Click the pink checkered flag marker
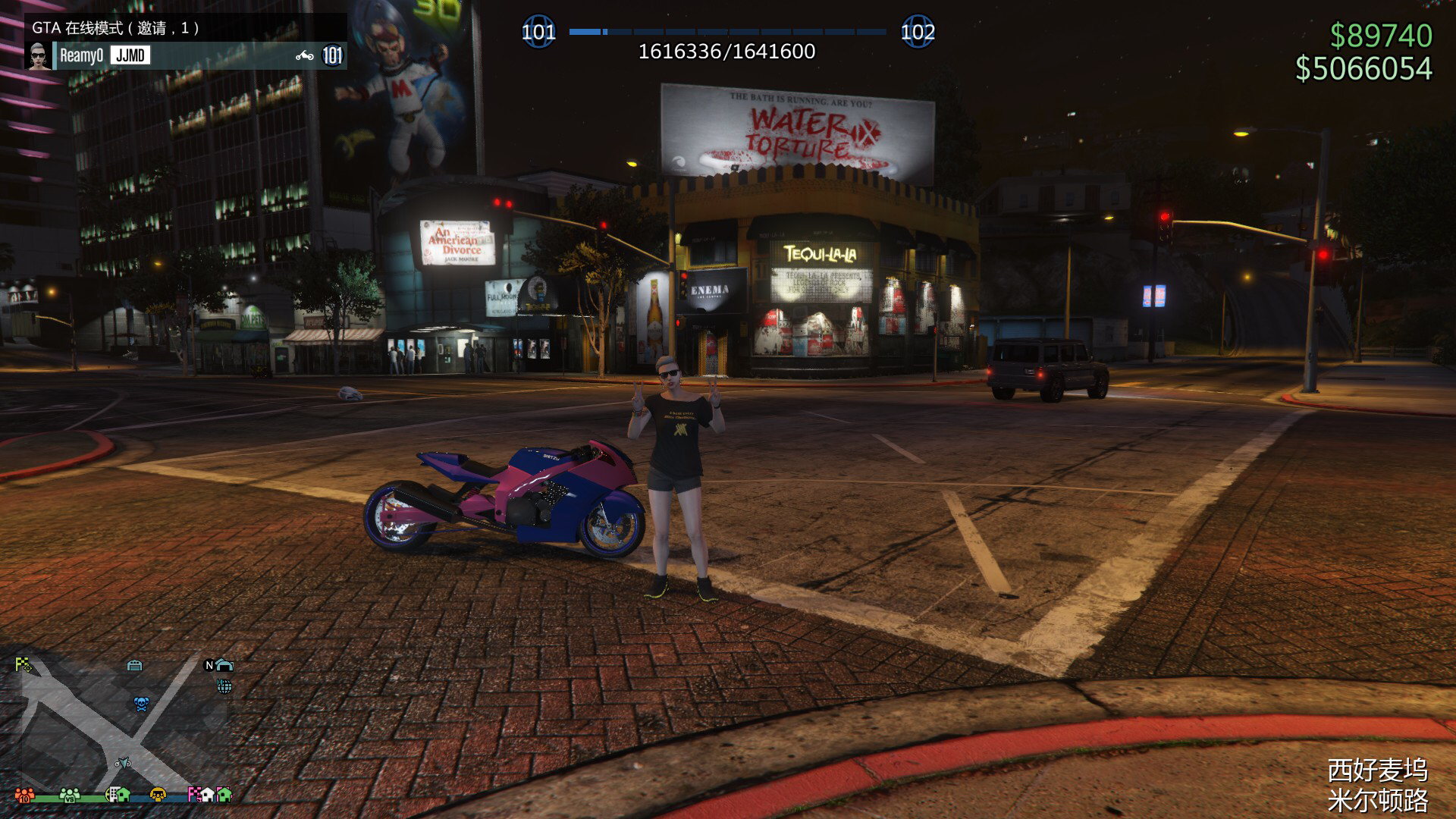This screenshot has height=819, width=1456. coord(194,795)
